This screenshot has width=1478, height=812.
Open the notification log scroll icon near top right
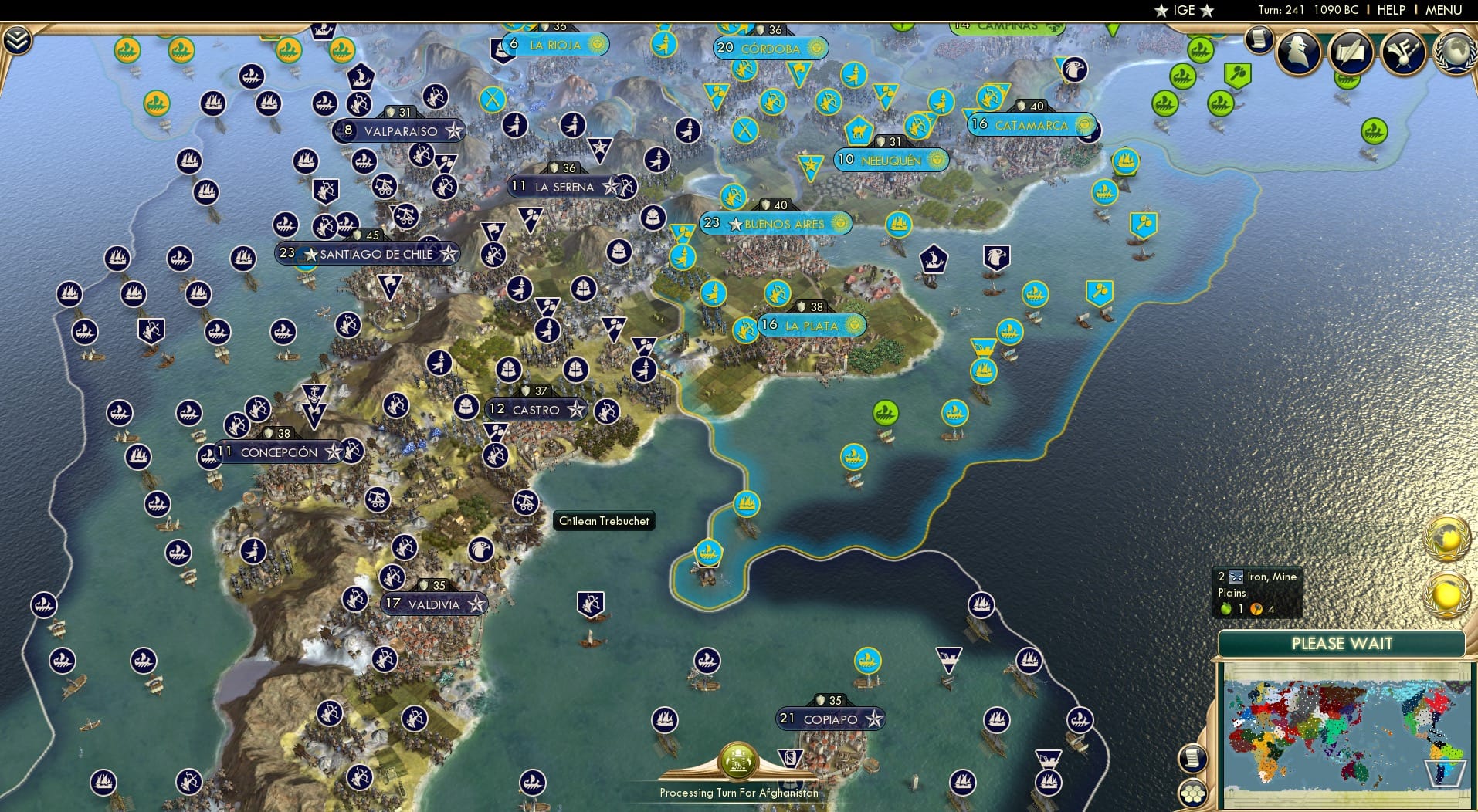point(1259,40)
